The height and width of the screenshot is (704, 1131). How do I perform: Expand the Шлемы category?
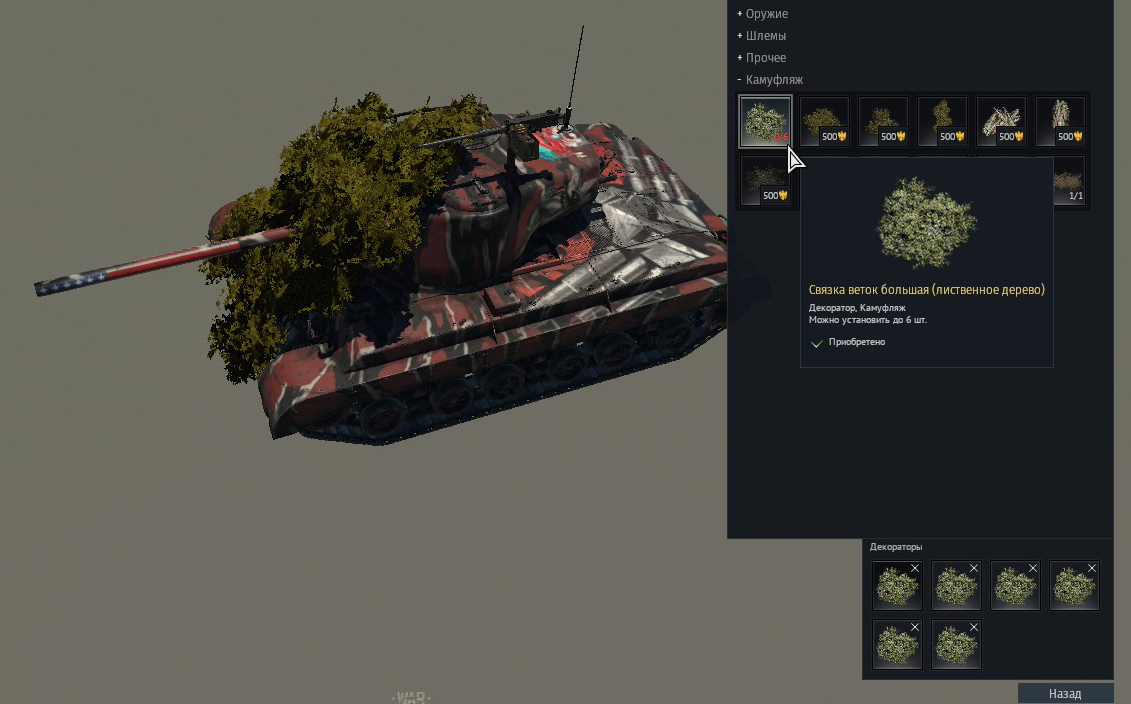pyautogui.click(x=765, y=36)
